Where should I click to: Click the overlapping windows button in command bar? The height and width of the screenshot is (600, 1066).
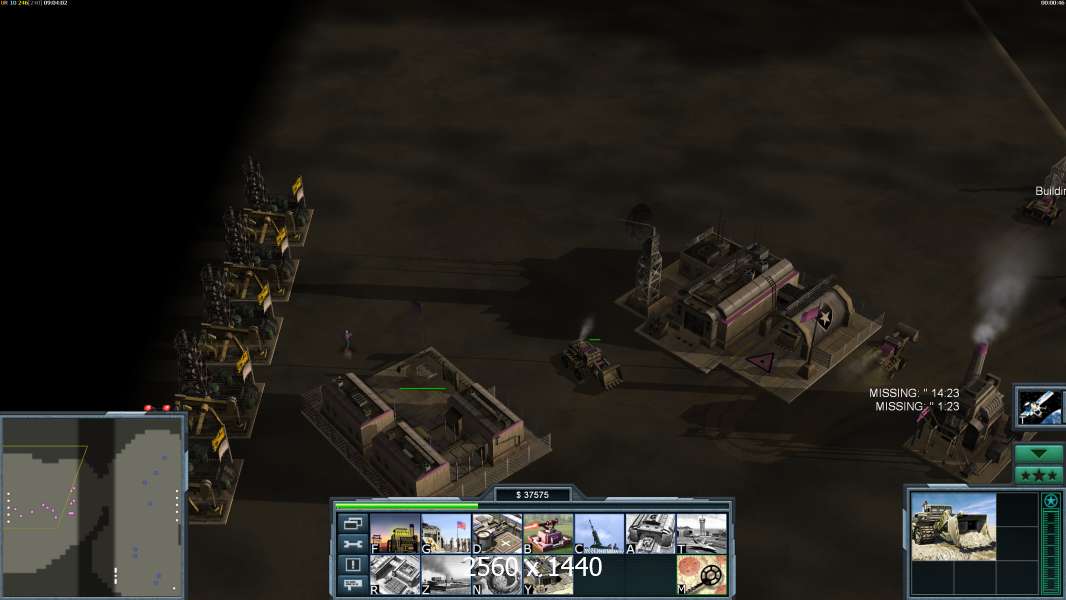(352, 523)
